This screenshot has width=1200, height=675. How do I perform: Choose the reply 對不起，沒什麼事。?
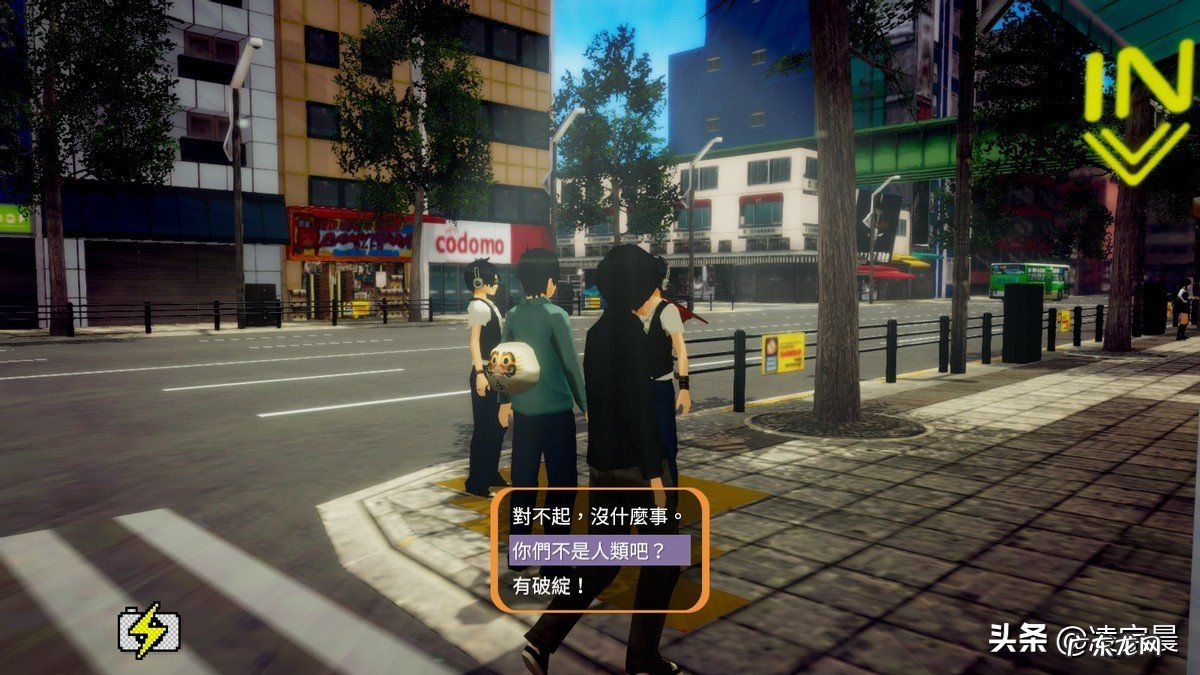597,517
